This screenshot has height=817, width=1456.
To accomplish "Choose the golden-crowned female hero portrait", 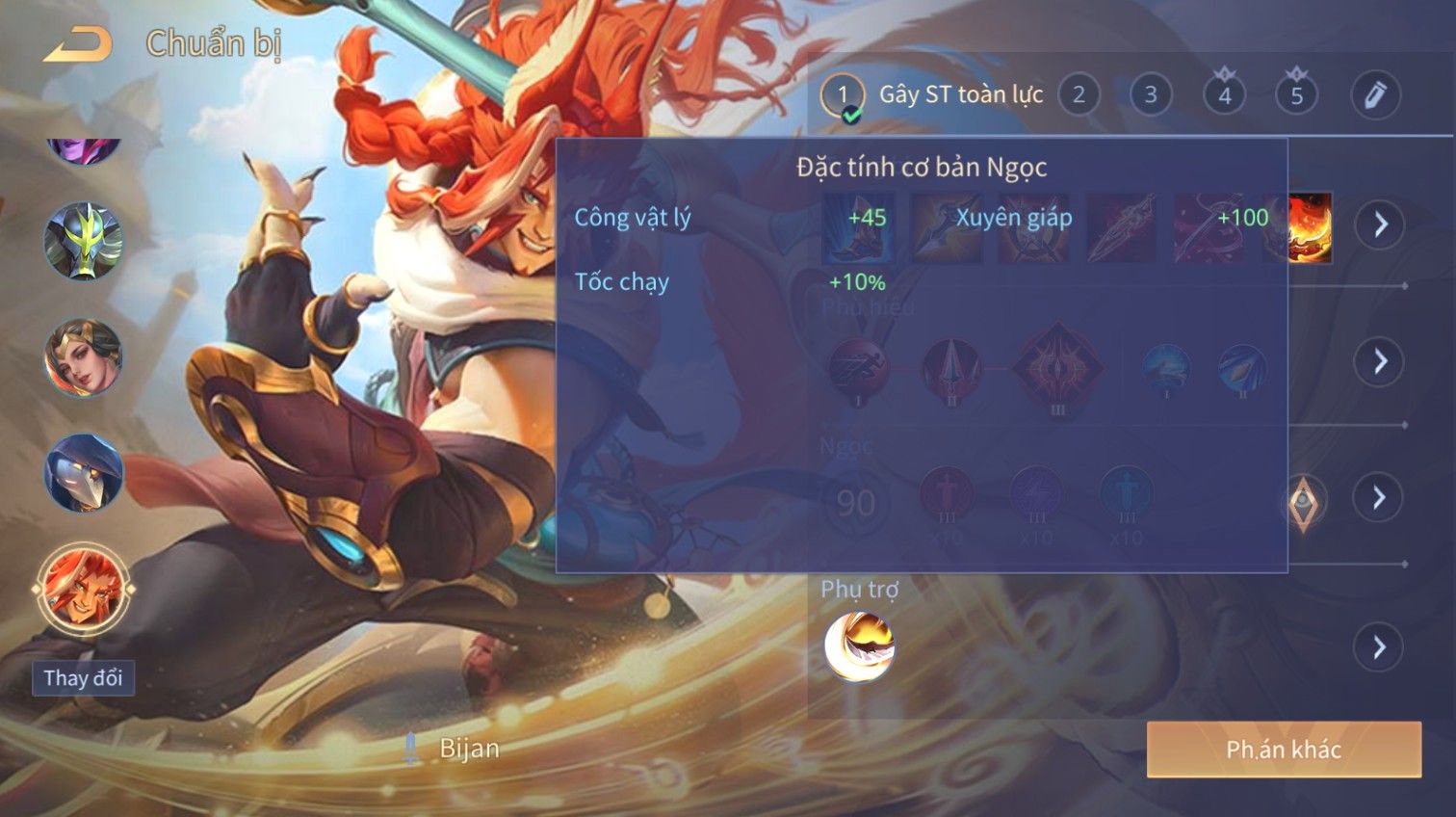I will 83,357.
